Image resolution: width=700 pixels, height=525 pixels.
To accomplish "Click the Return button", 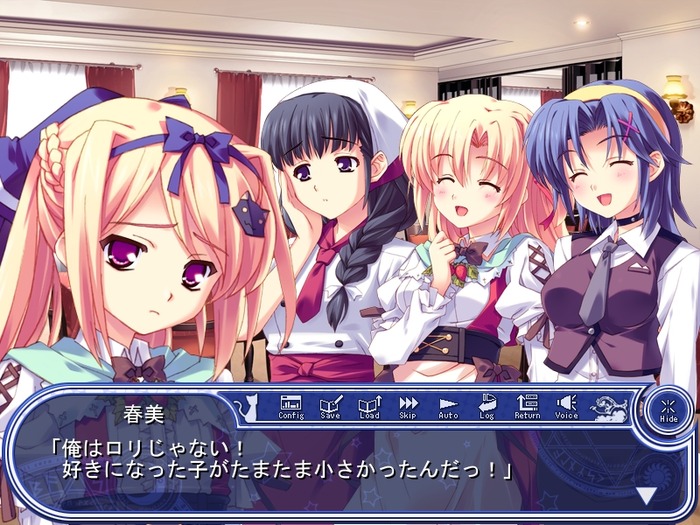I will (x=527, y=405).
